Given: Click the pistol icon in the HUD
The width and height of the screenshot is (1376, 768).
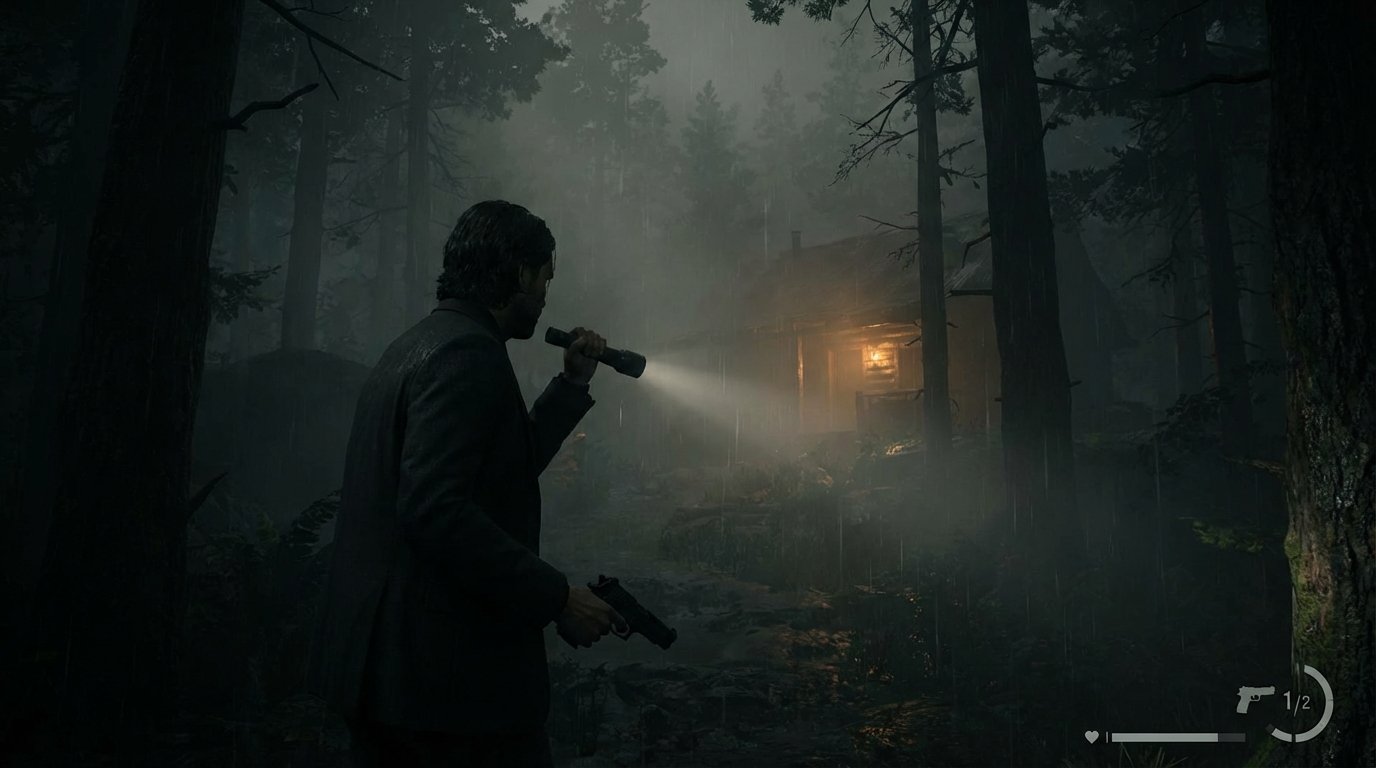Looking at the screenshot, I should 1255,700.
